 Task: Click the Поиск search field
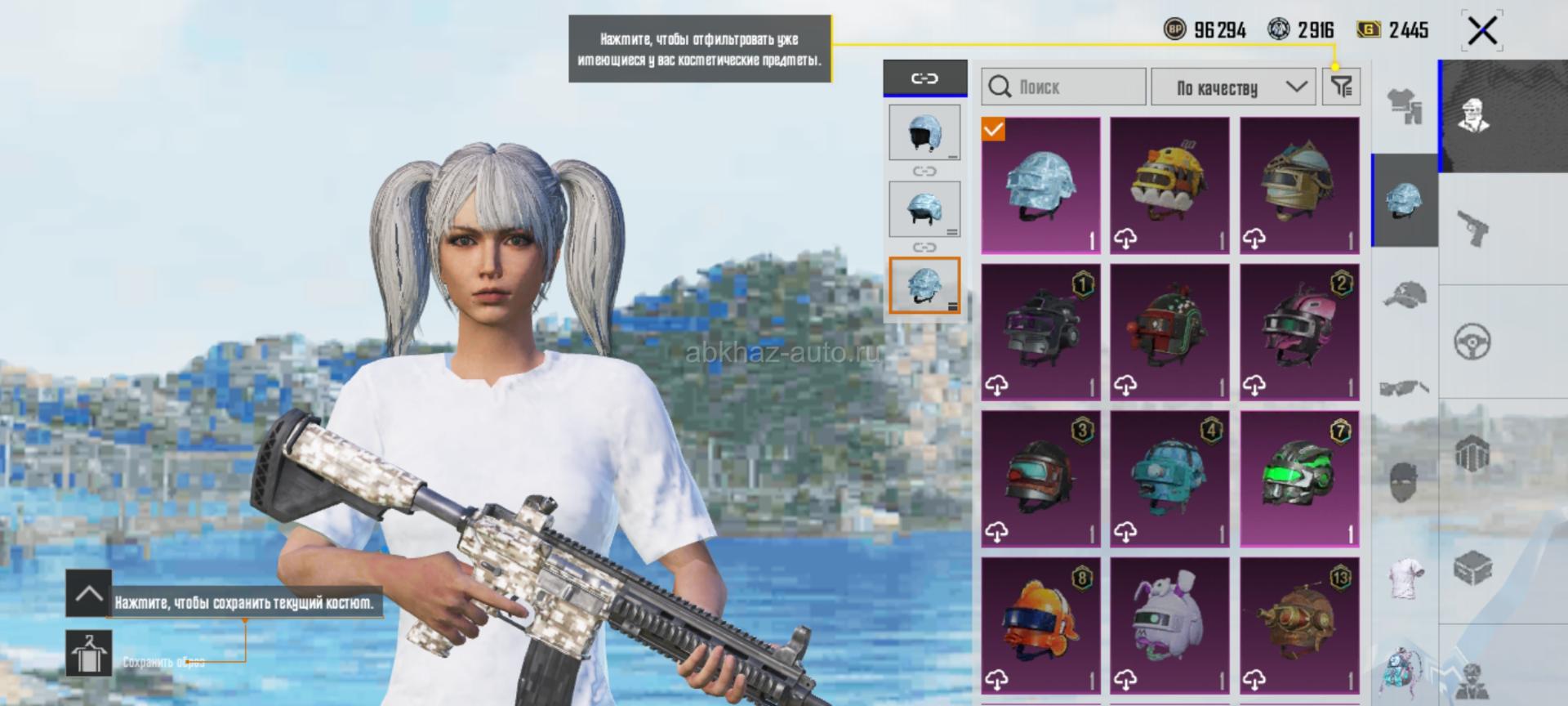tap(1063, 87)
